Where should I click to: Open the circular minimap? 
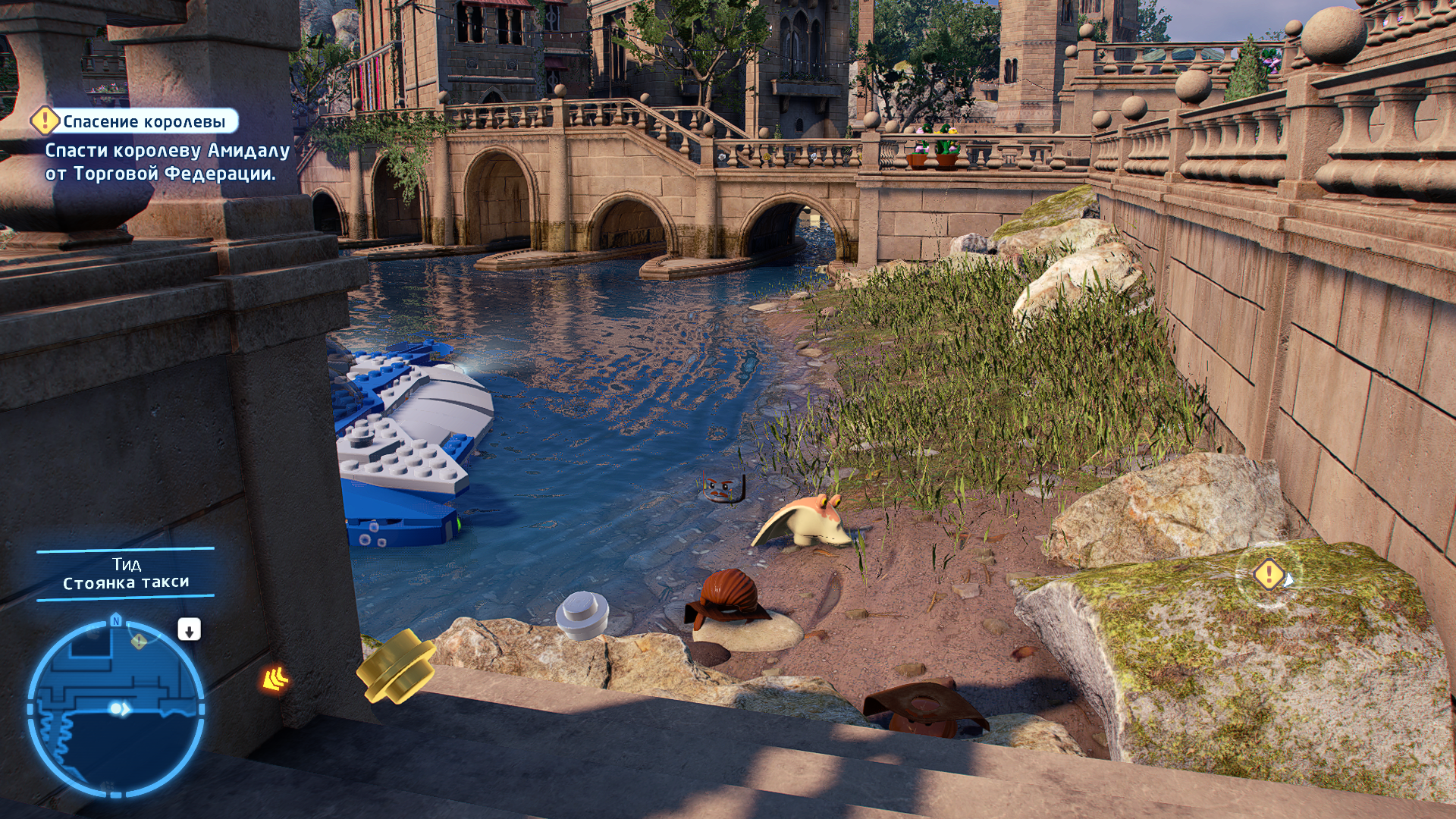tap(116, 708)
